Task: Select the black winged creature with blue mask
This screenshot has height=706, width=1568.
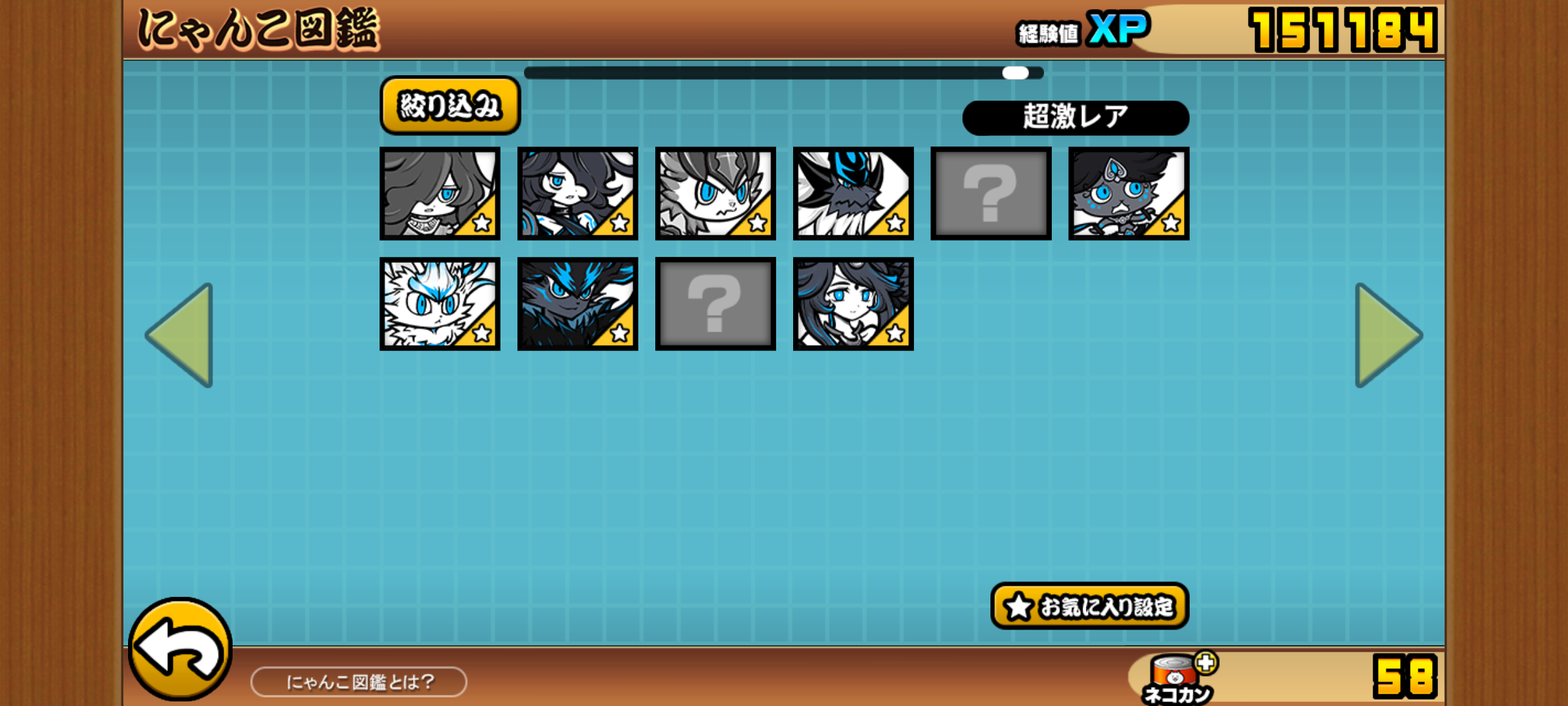Action: 853,193
